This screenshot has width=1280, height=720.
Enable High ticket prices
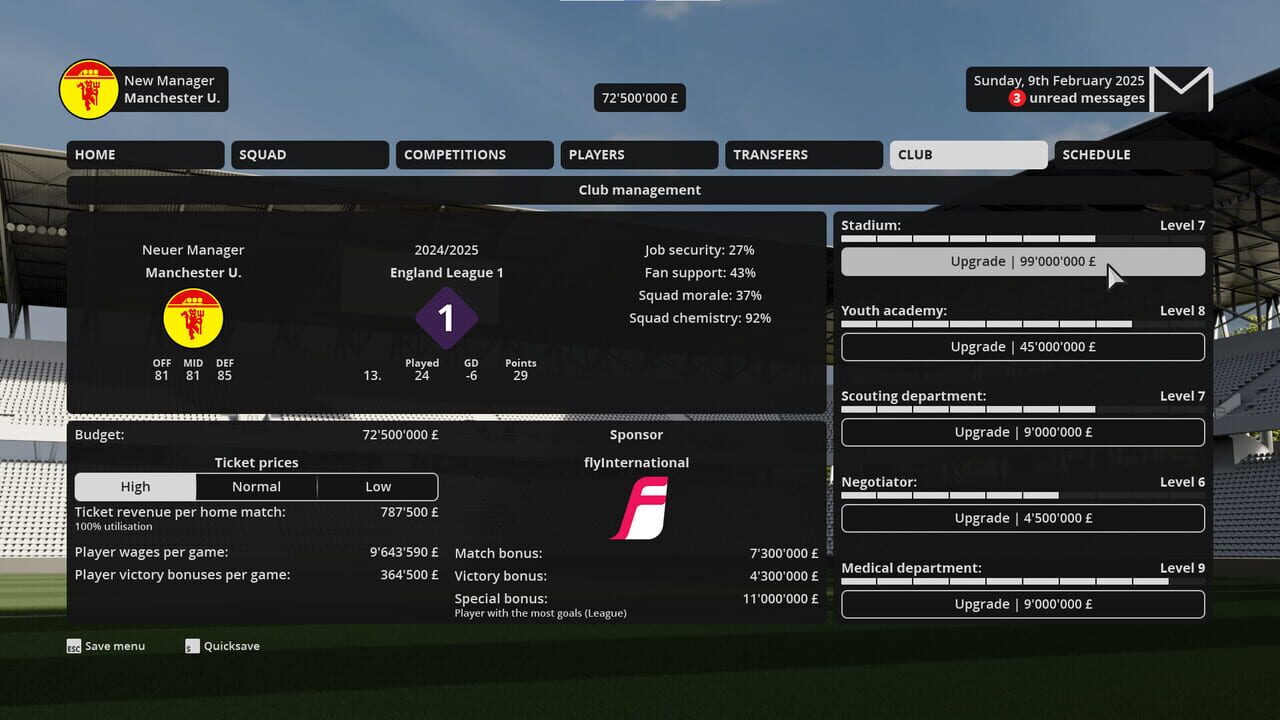135,486
